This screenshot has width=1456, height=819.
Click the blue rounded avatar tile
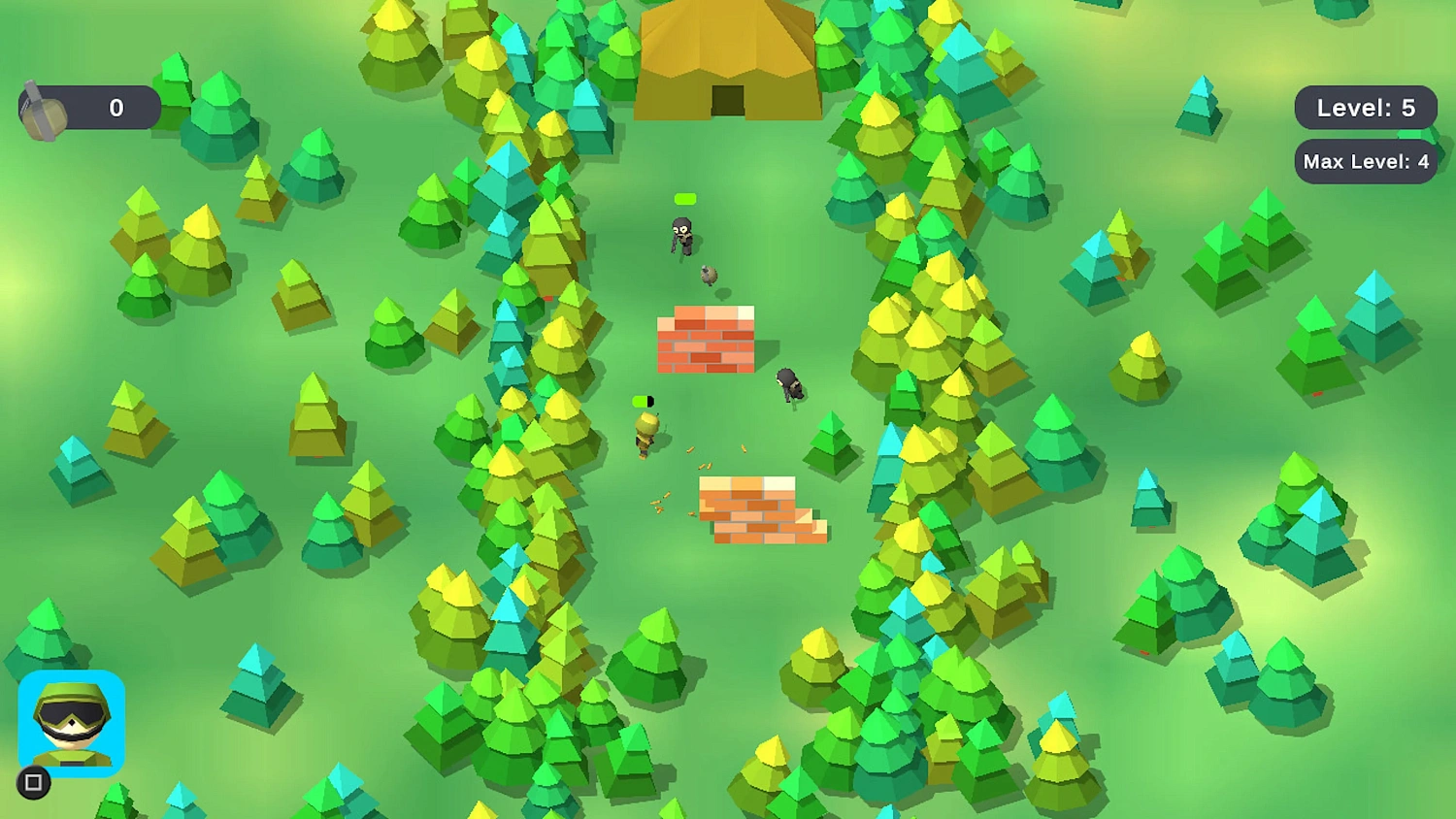tap(73, 723)
